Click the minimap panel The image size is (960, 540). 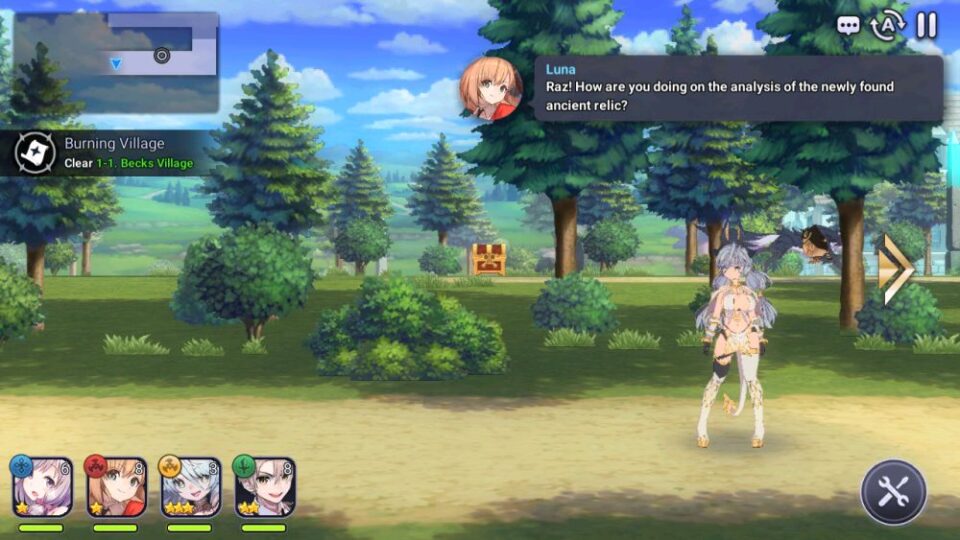click(116, 62)
